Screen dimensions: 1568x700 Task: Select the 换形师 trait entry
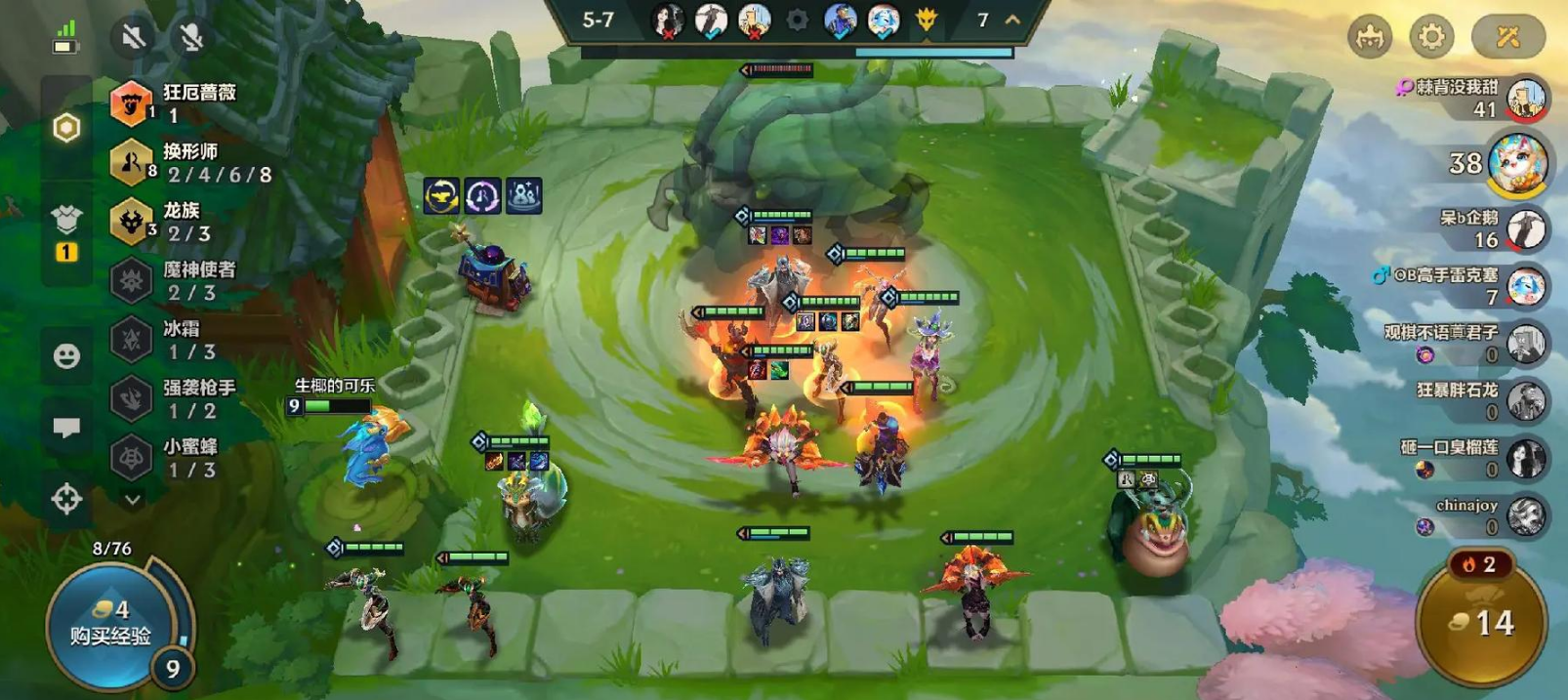(x=190, y=162)
